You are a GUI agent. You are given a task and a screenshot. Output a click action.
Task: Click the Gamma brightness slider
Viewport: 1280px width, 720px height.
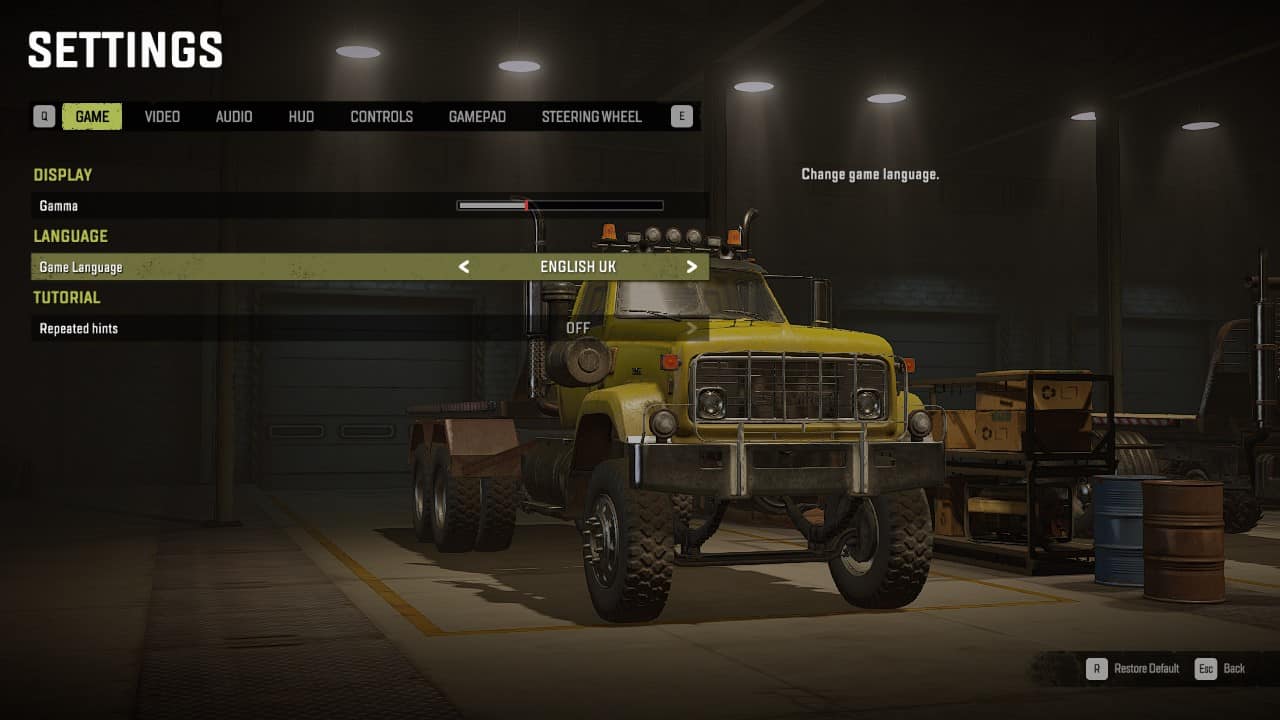(560, 206)
